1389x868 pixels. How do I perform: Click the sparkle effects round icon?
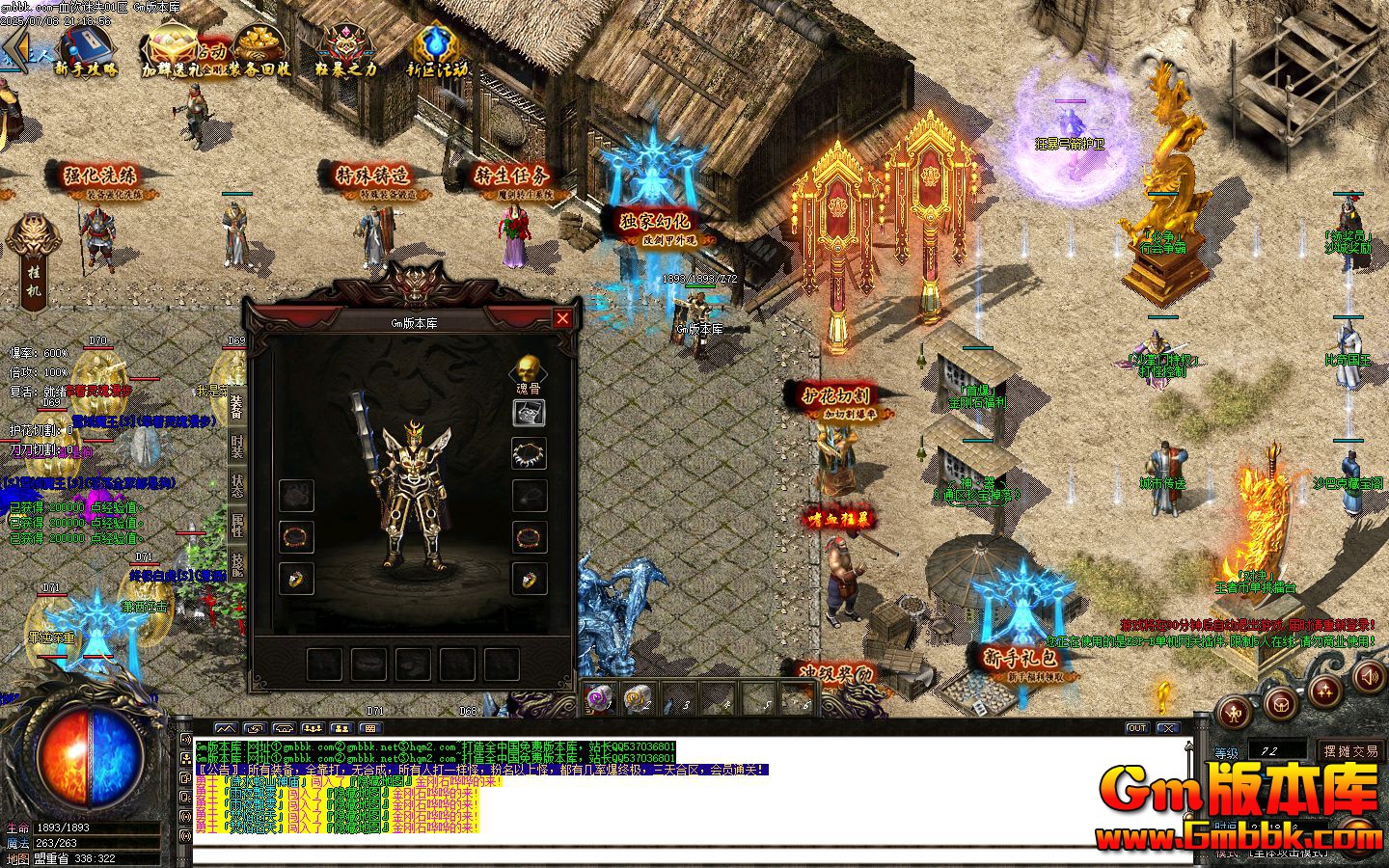coord(1324,693)
